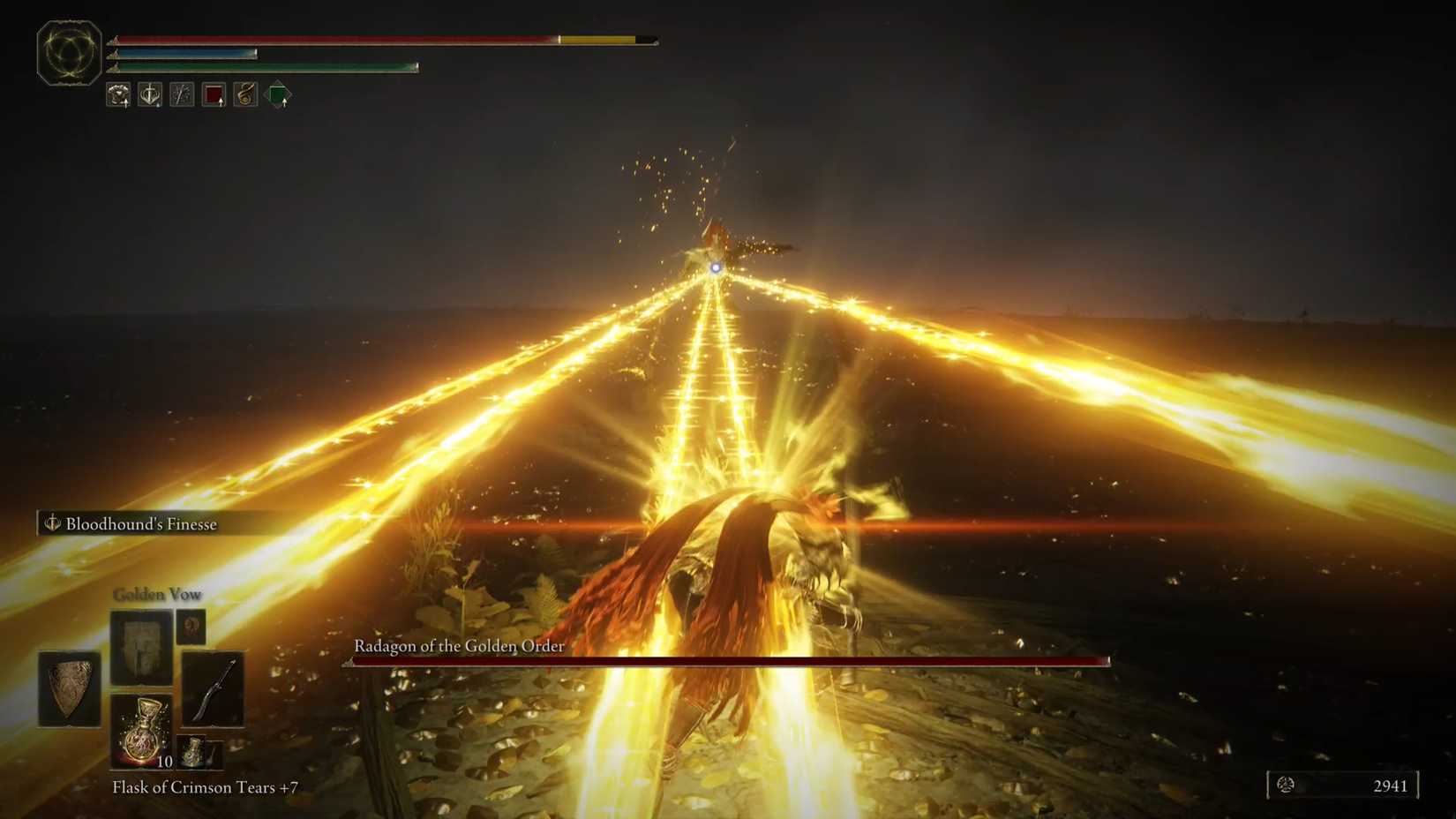
Task: Select the golden spiral buff icon
Action: (x=244, y=95)
